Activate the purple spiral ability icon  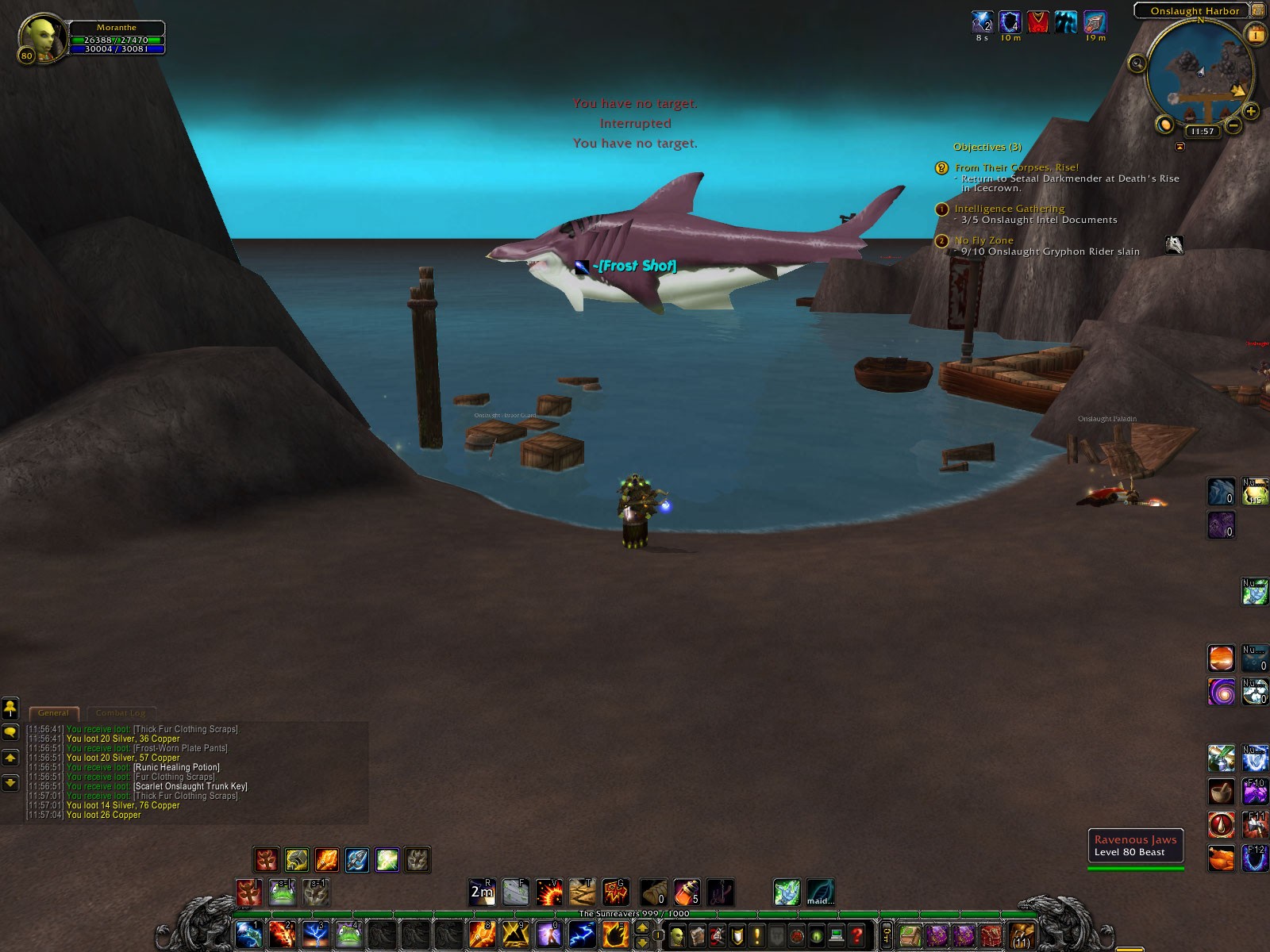click(1221, 692)
